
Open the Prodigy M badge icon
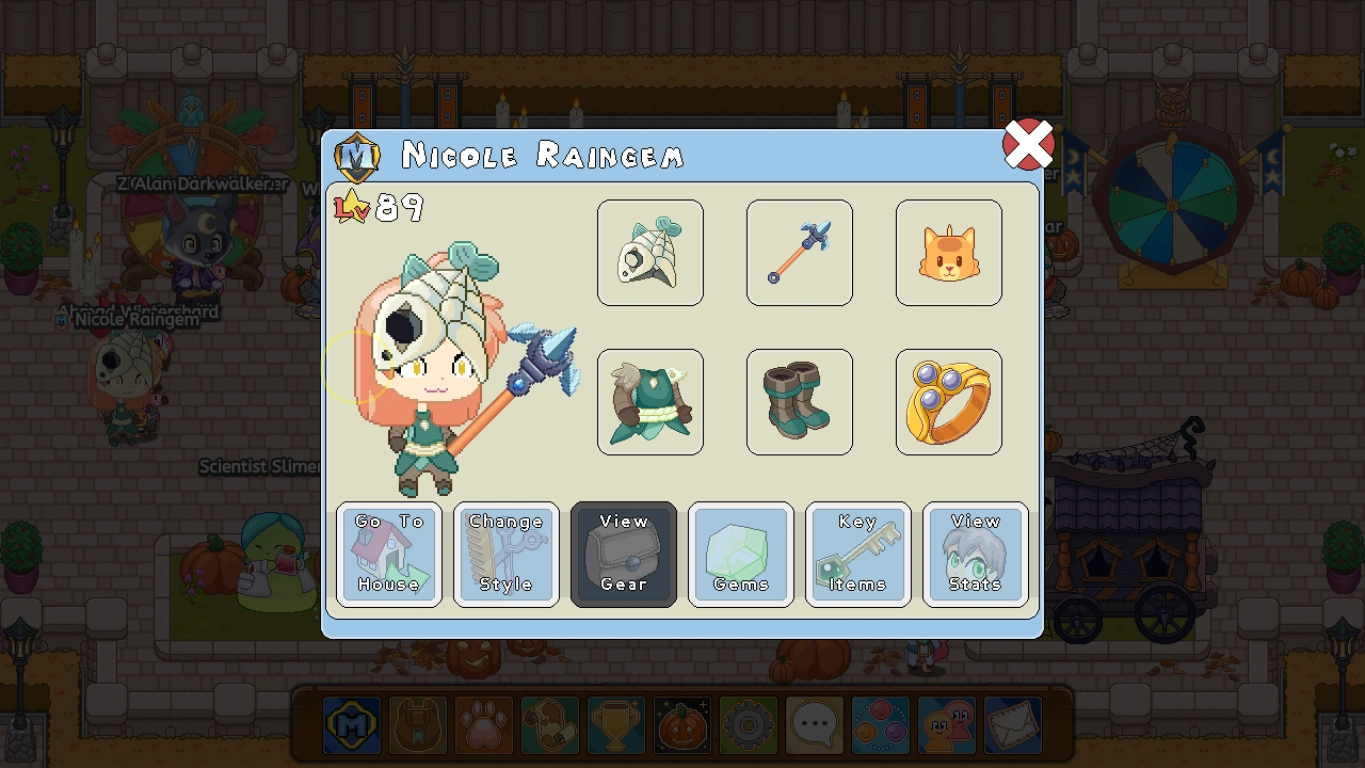tap(351, 725)
